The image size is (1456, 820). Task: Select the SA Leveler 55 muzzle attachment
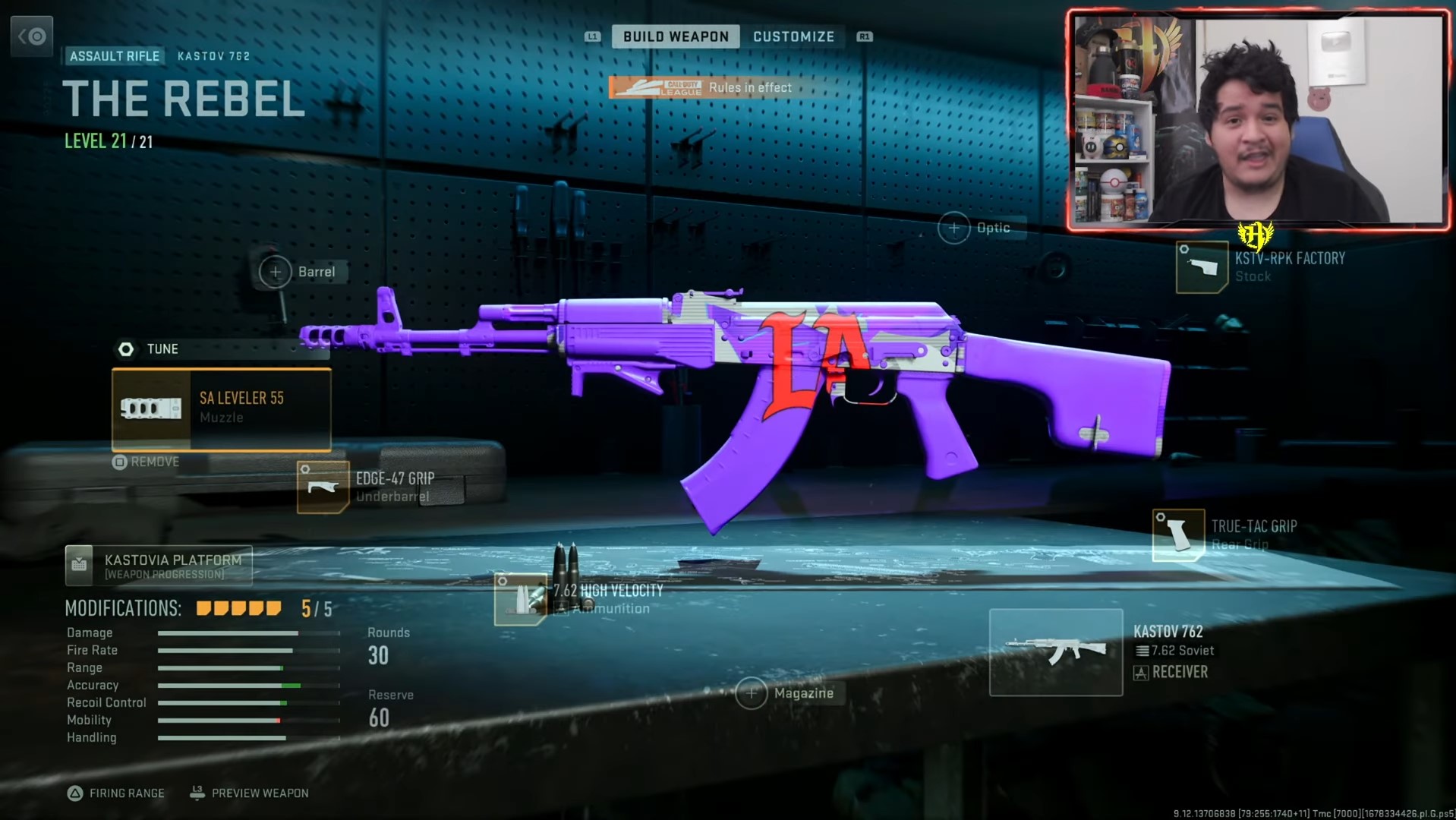click(x=221, y=410)
